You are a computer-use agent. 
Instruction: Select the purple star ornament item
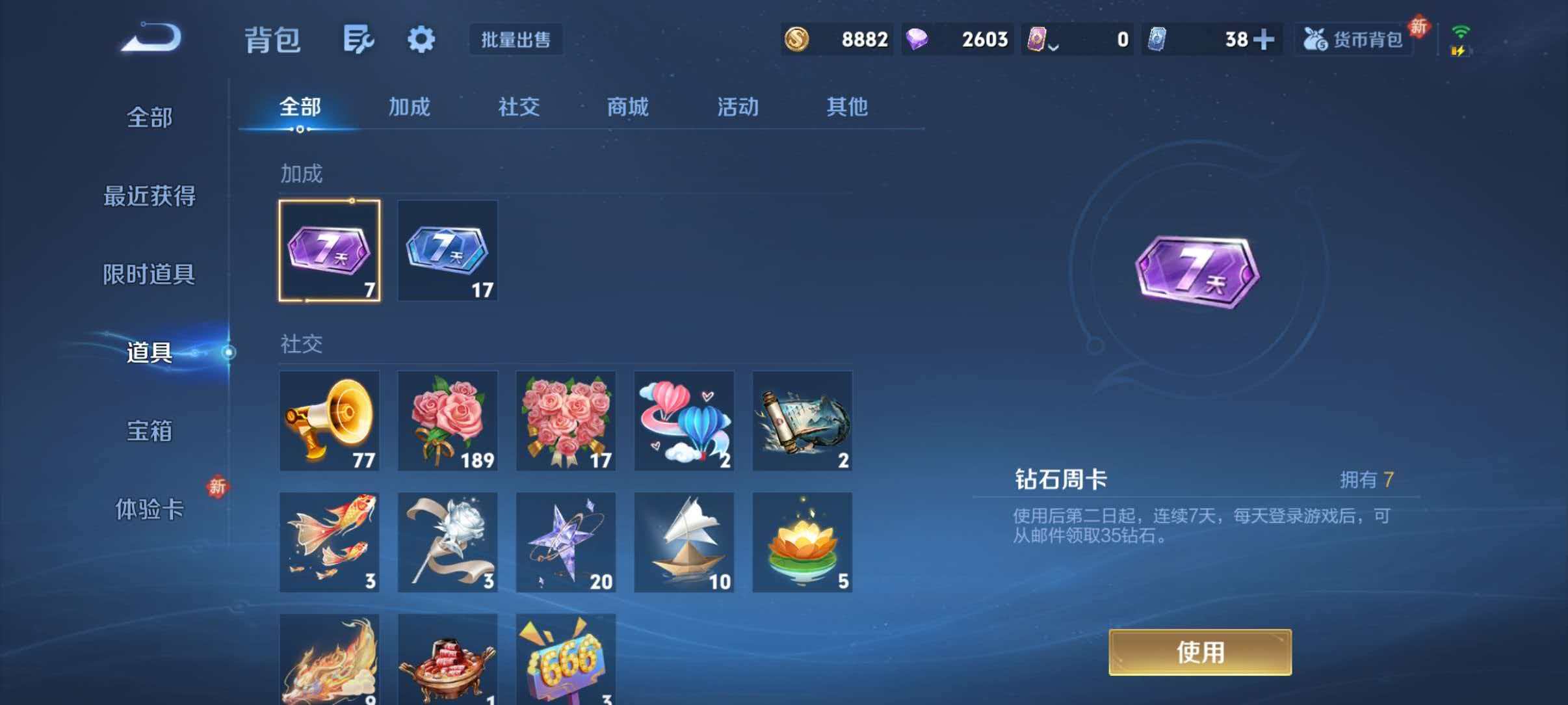(x=565, y=542)
